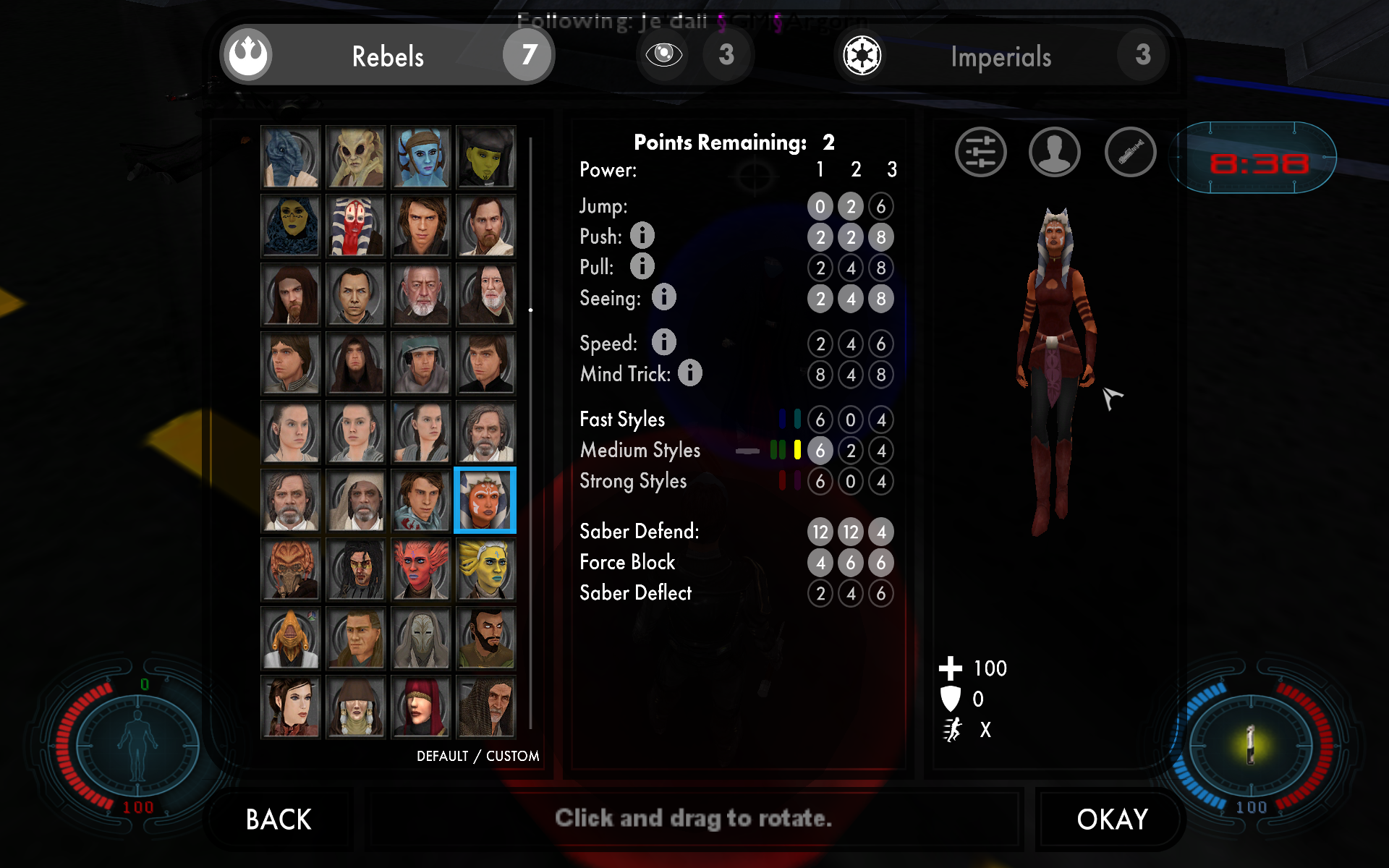Viewport: 1389px width, 868px height.
Task: Set Force Block to level 2
Action: 851,563
